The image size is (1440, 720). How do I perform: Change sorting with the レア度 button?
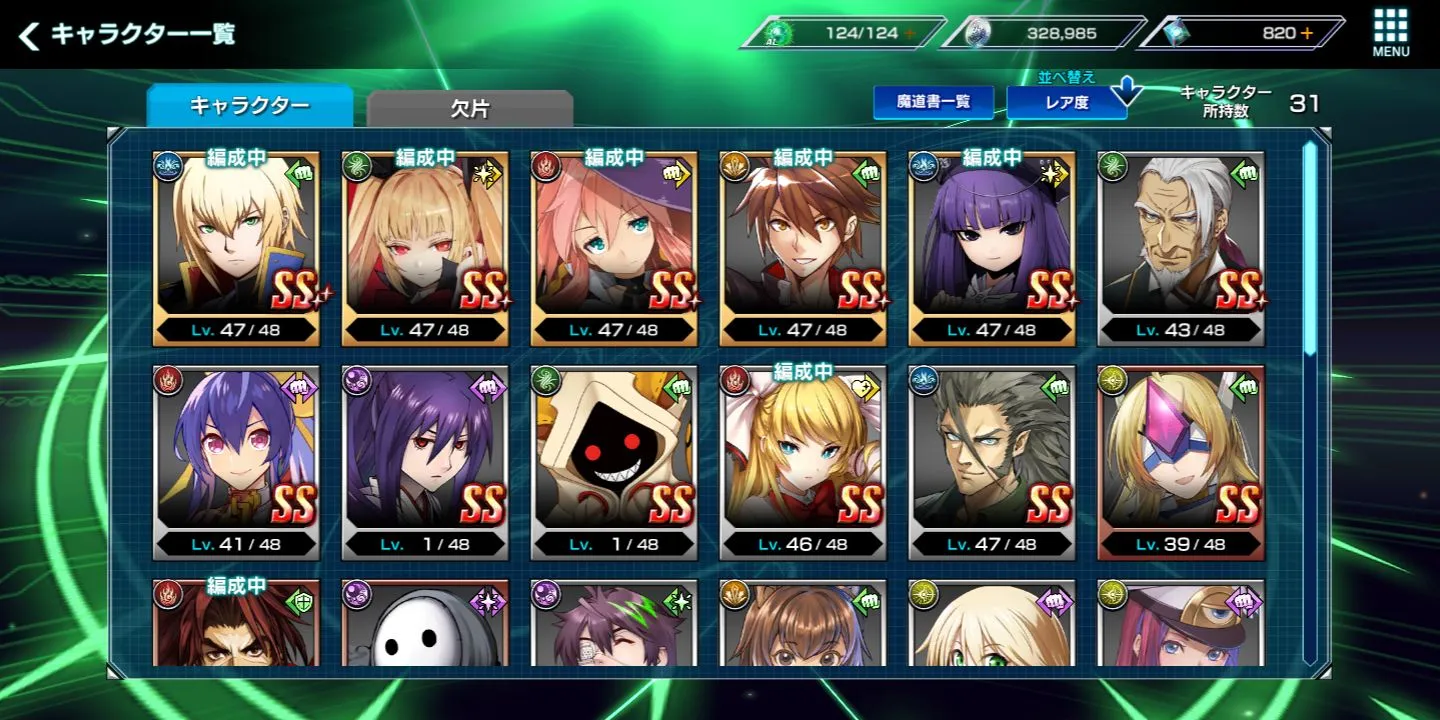pyautogui.click(x=1065, y=102)
